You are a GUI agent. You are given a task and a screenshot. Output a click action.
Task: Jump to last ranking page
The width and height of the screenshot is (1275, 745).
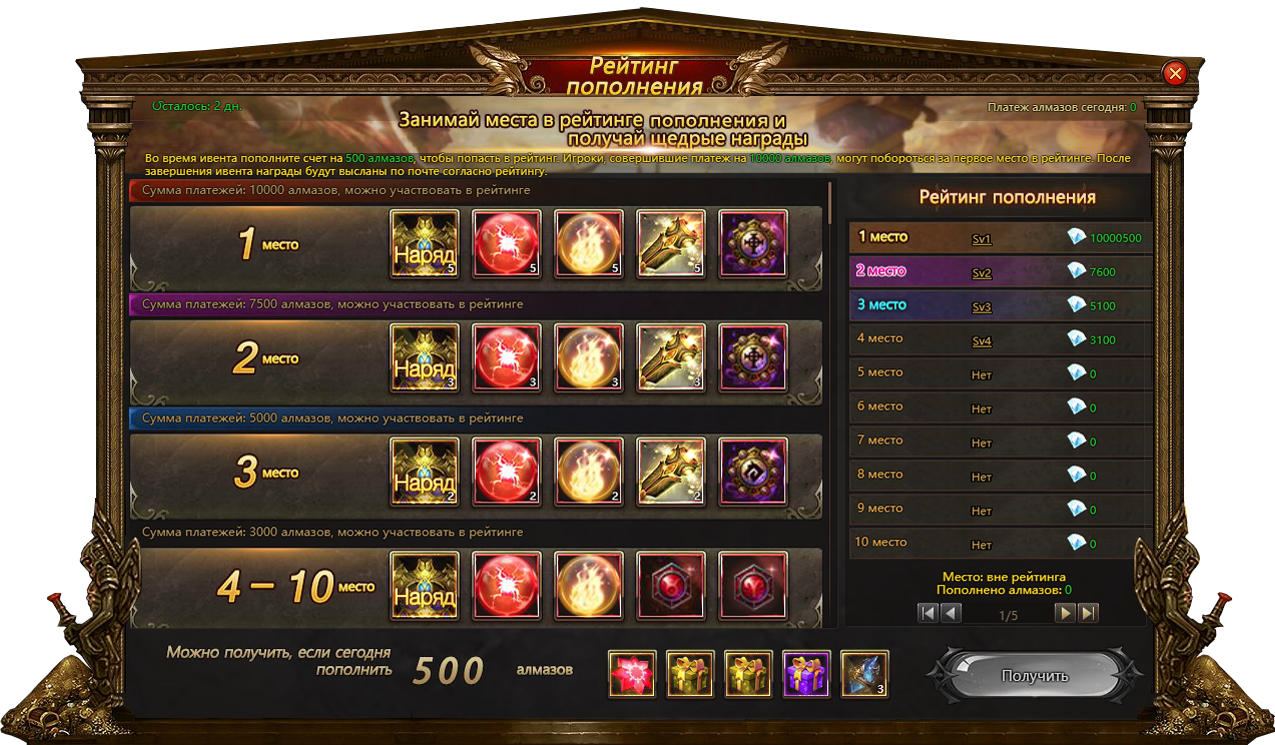(1088, 613)
